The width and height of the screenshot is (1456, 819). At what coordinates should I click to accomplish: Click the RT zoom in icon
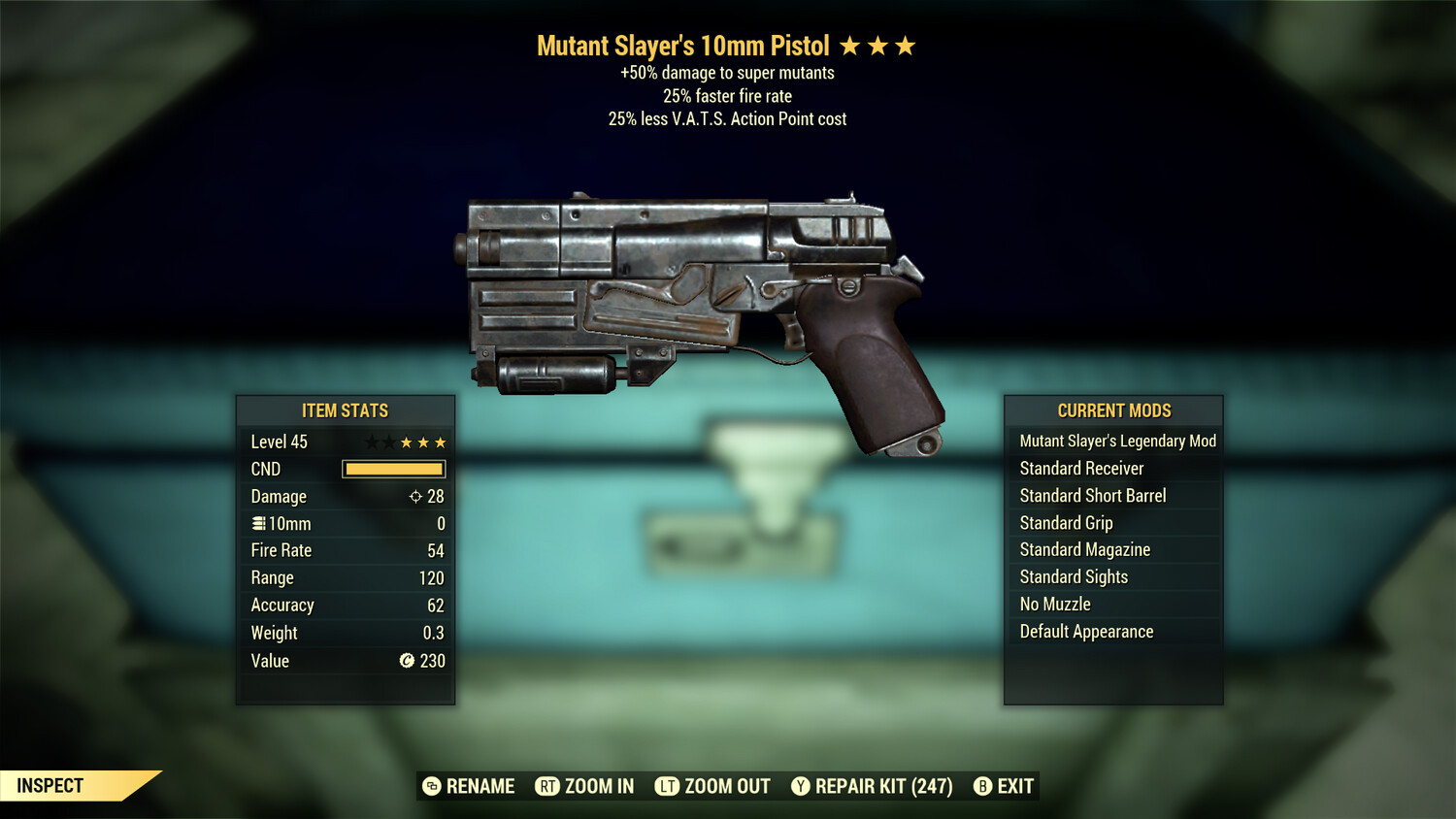tap(548, 786)
